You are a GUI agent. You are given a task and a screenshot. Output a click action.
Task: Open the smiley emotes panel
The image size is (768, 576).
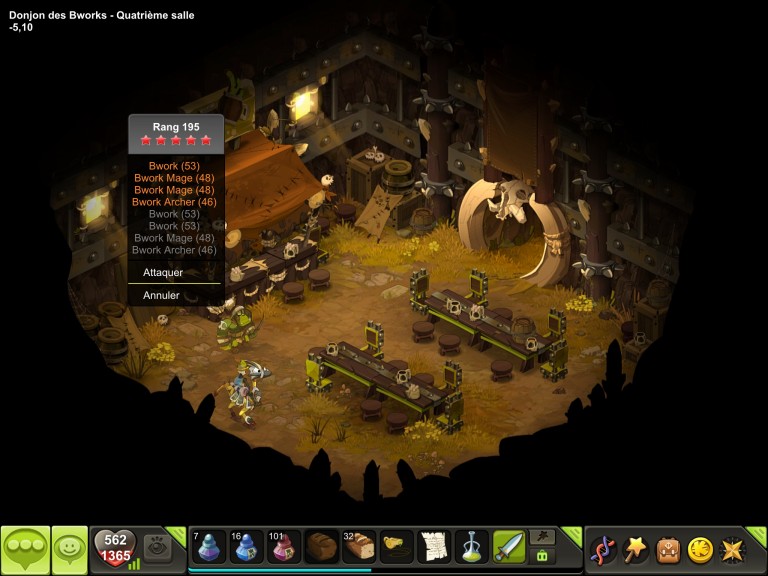point(69,549)
